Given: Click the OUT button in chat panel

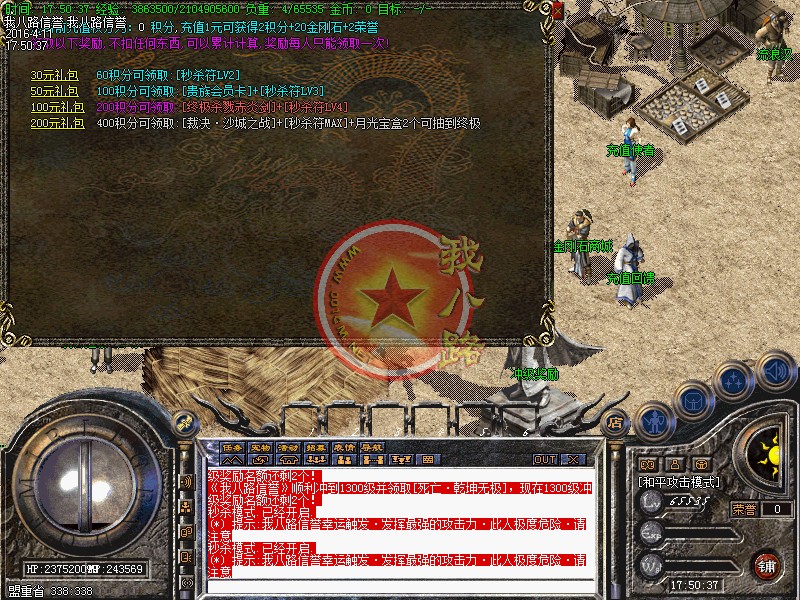Looking at the screenshot, I should click(x=544, y=460).
